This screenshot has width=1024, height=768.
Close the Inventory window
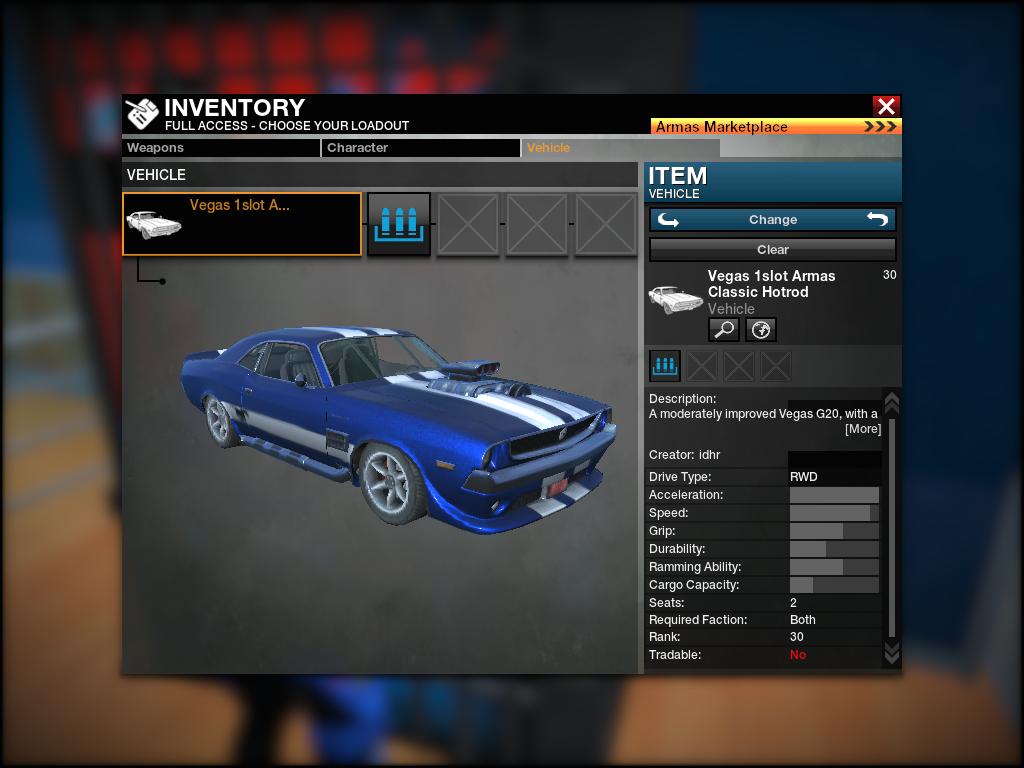pyautogui.click(x=885, y=106)
